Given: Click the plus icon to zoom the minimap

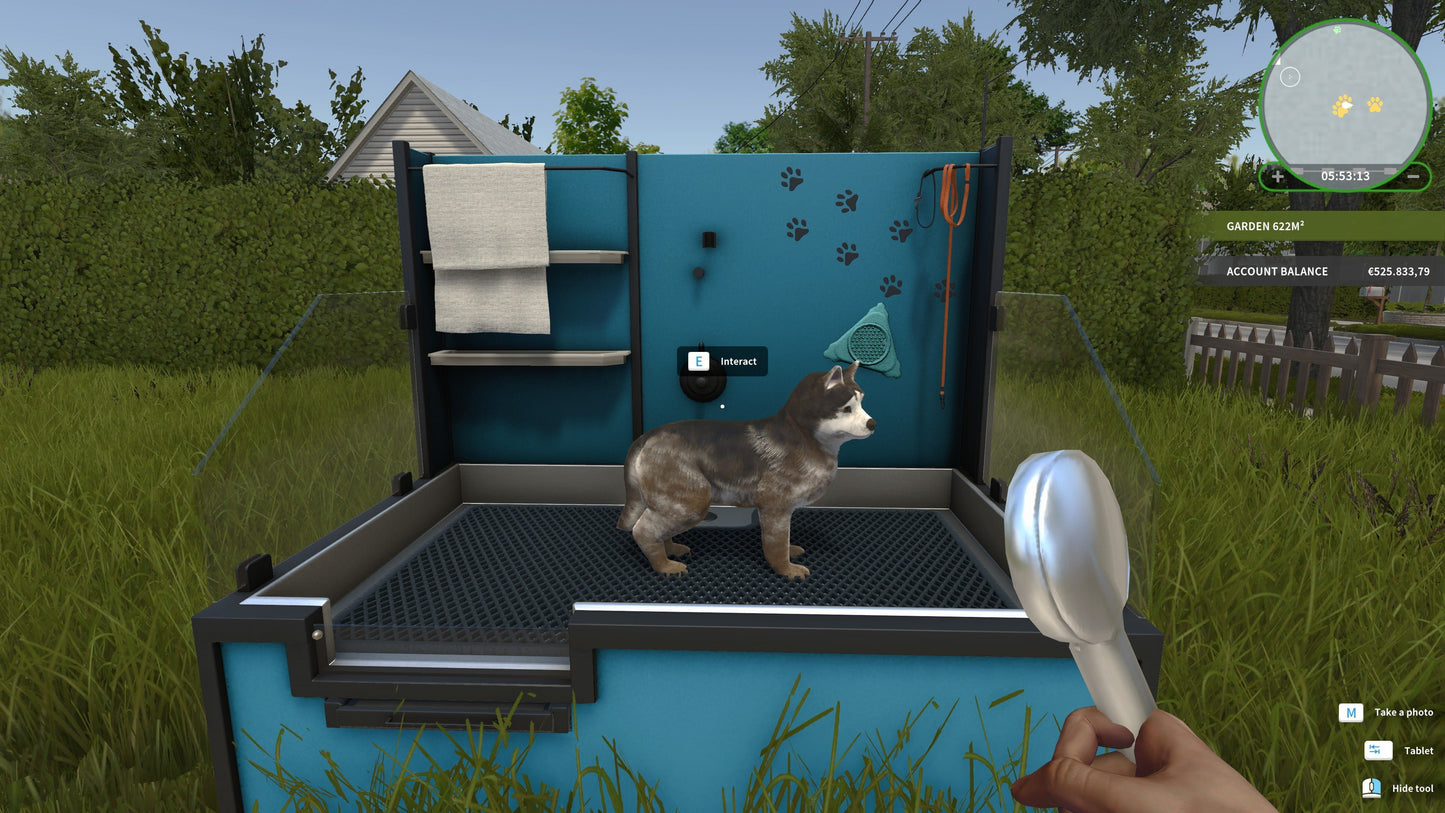Looking at the screenshot, I should pyautogui.click(x=1279, y=176).
